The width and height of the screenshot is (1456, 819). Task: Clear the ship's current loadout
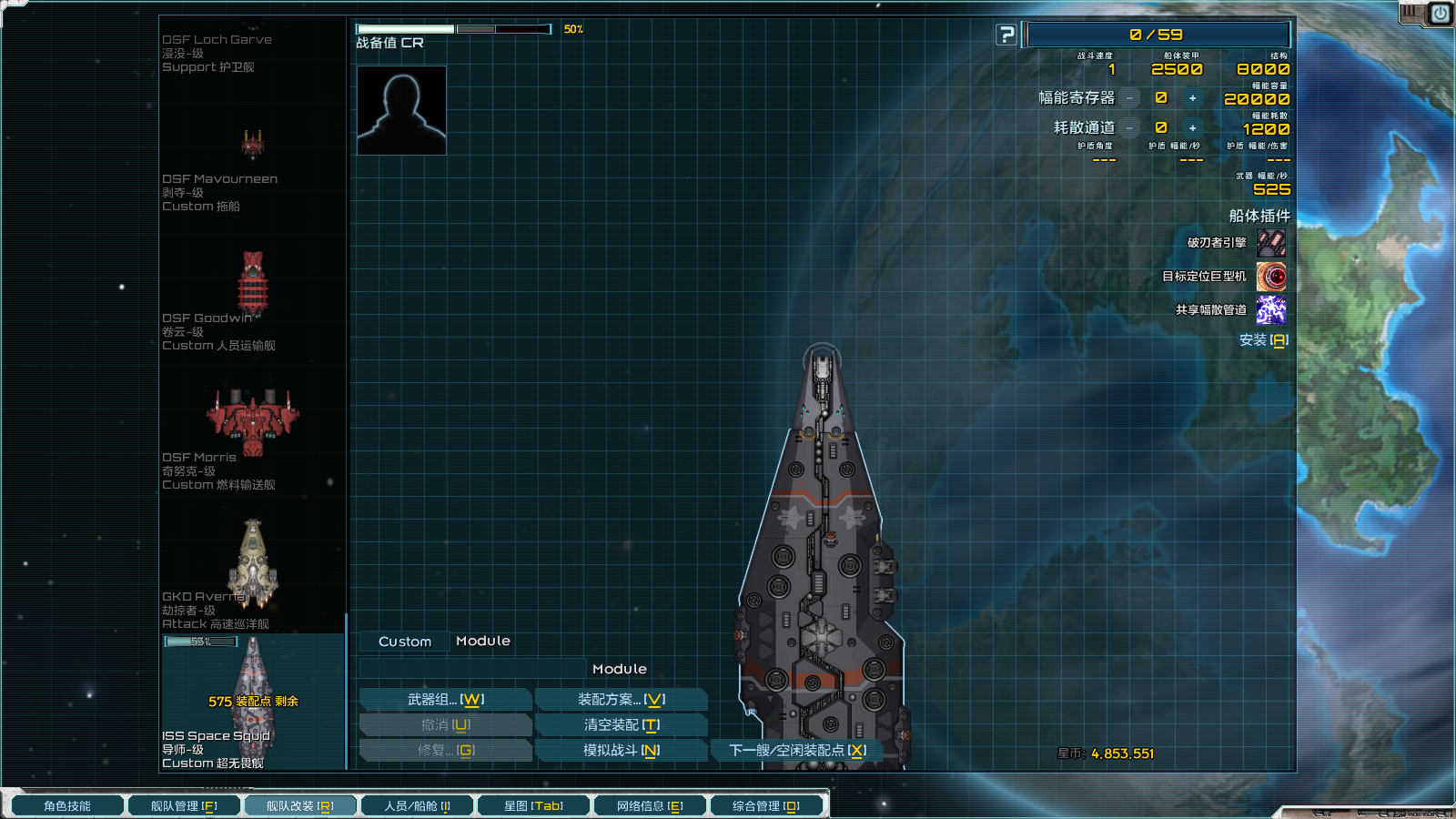pyautogui.click(x=621, y=725)
